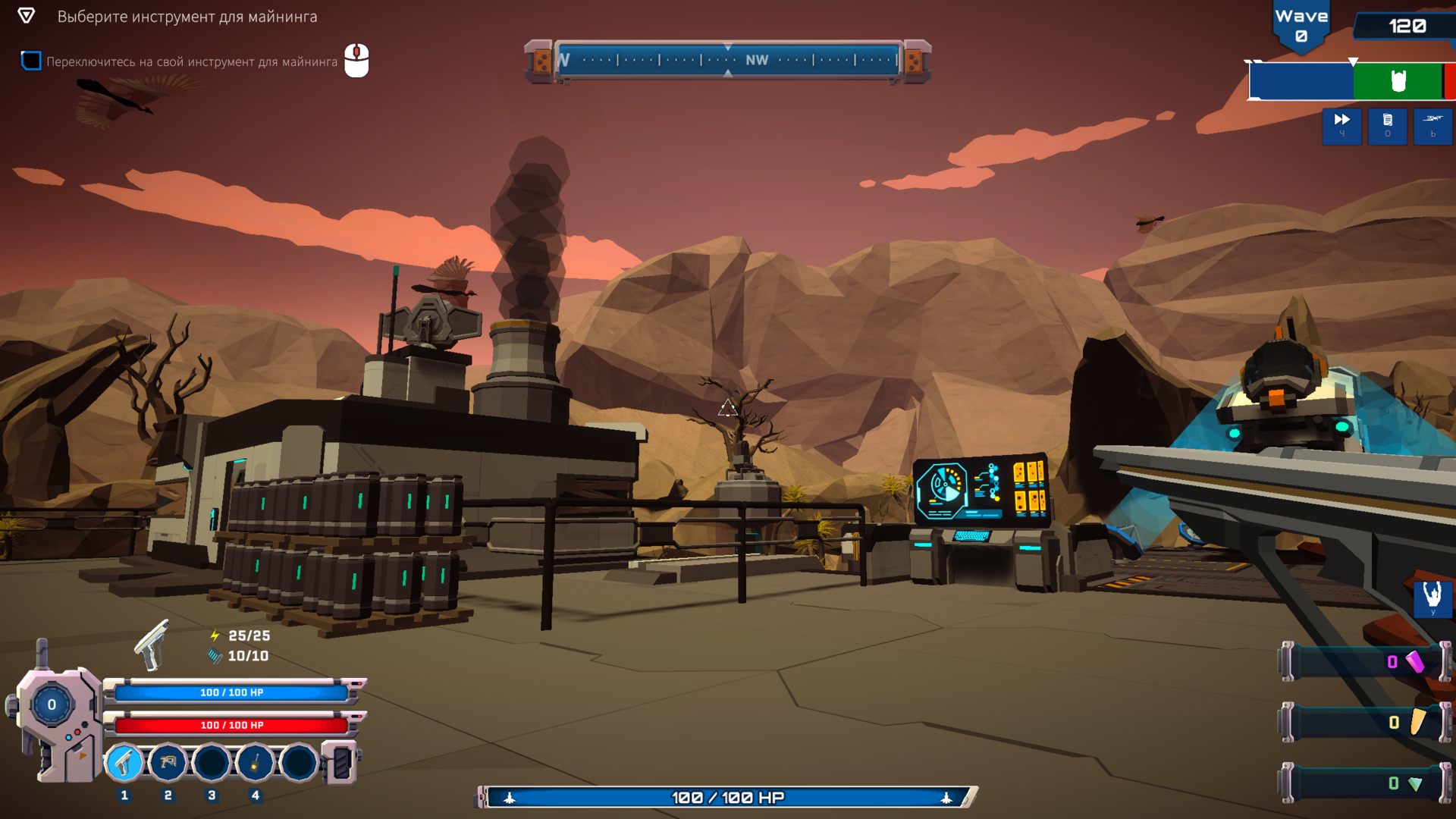Click the quest tracker triangle icon

point(26,16)
